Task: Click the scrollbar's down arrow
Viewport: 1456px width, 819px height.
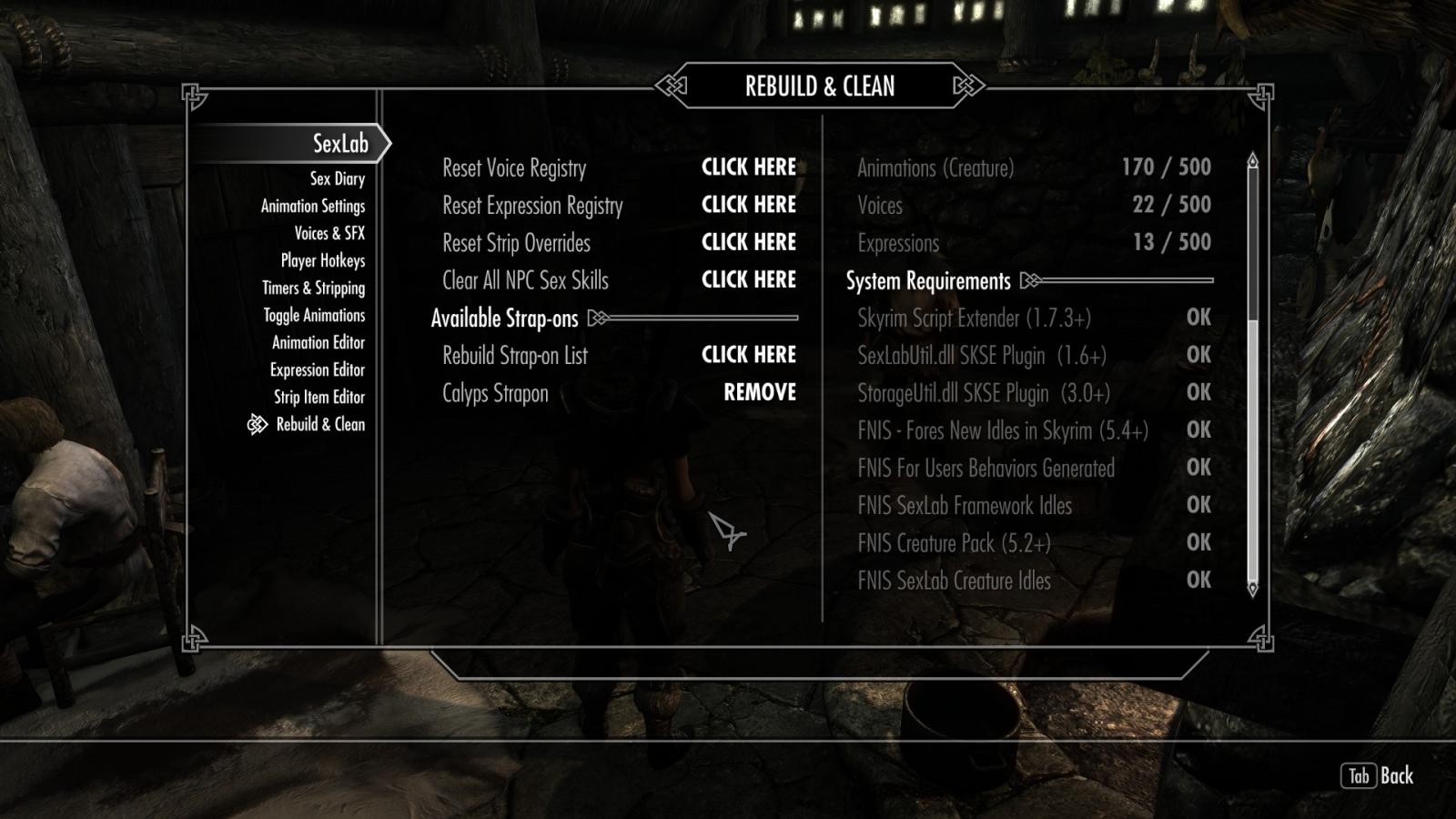Action: (x=1252, y=590)
